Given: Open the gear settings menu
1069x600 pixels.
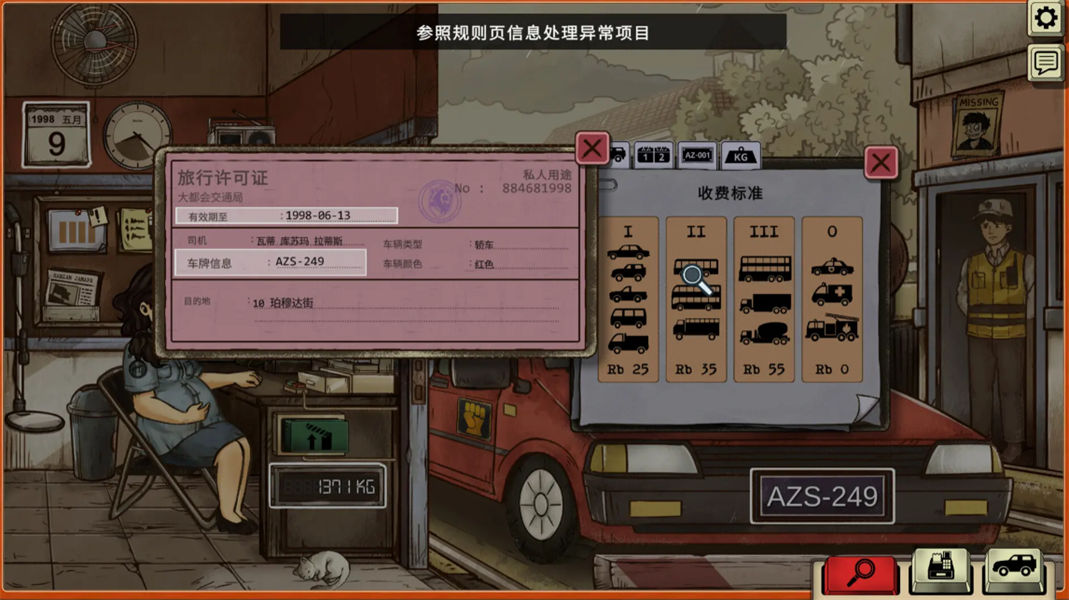Looking at the screenshot, I should coord(1046,18).
